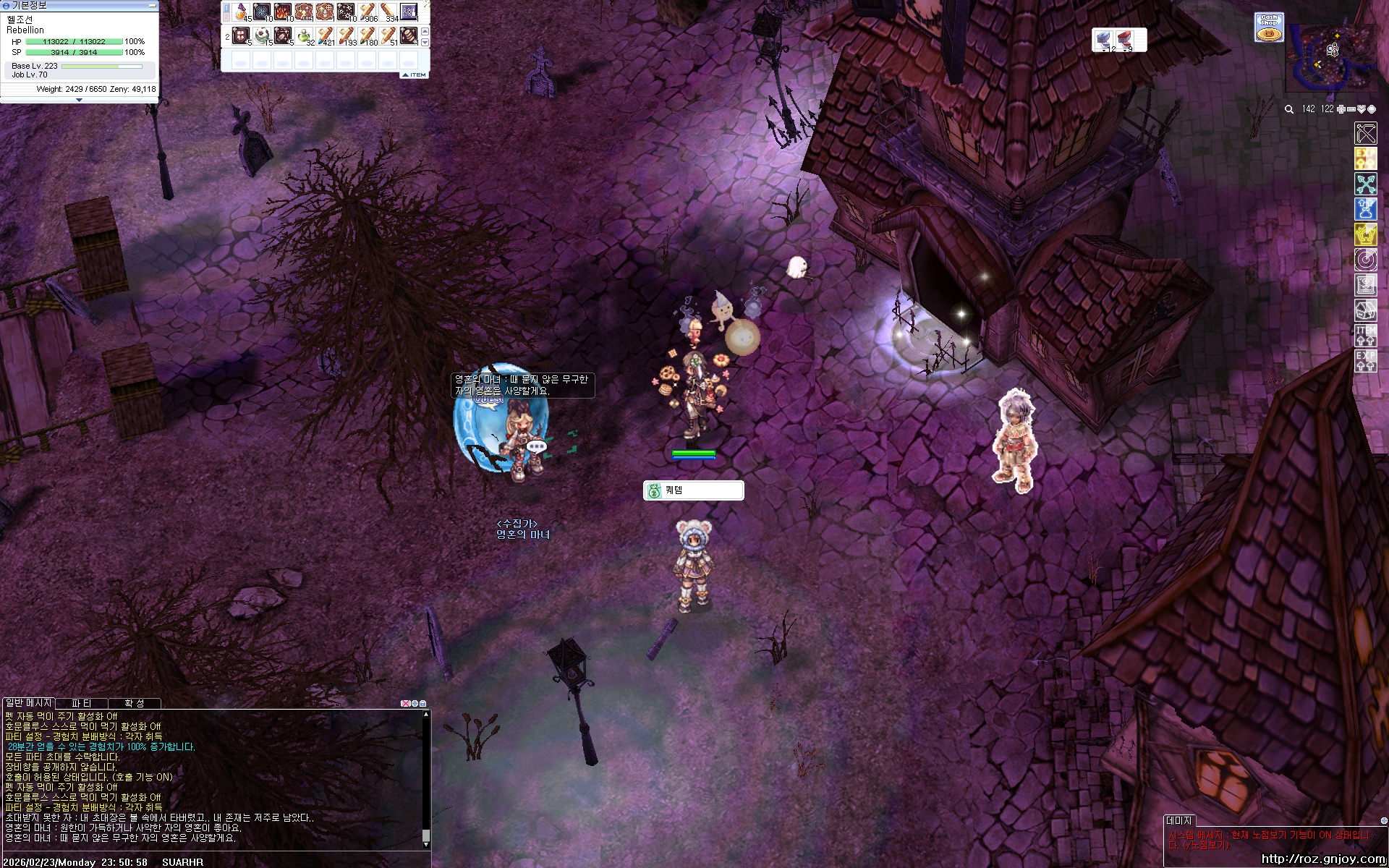This screenshot has width=1389, height=868.
Task: Use the starry sparkle skill slot
Action: 346,12
